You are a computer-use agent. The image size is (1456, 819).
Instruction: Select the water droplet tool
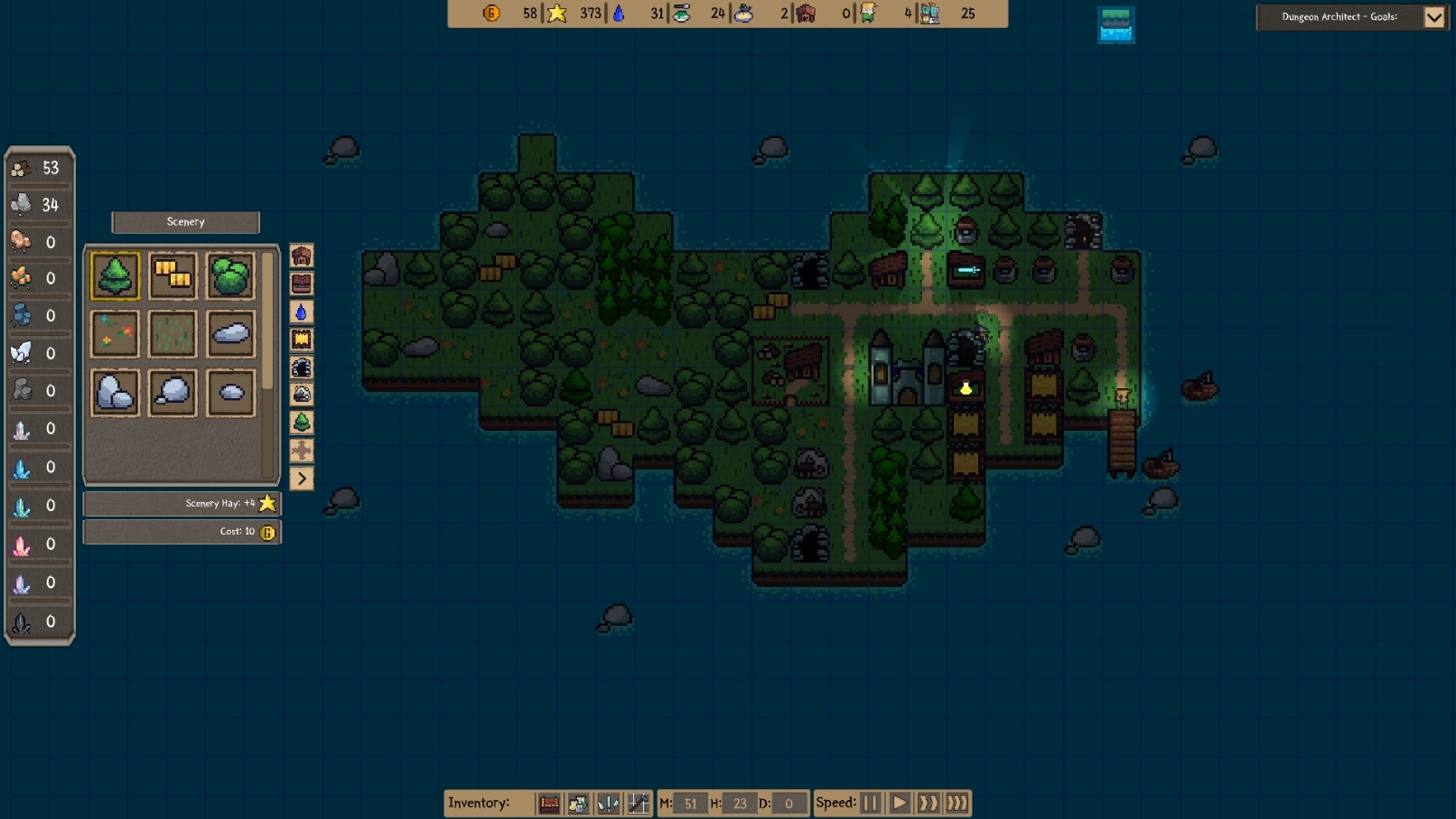tap(301, 312)
